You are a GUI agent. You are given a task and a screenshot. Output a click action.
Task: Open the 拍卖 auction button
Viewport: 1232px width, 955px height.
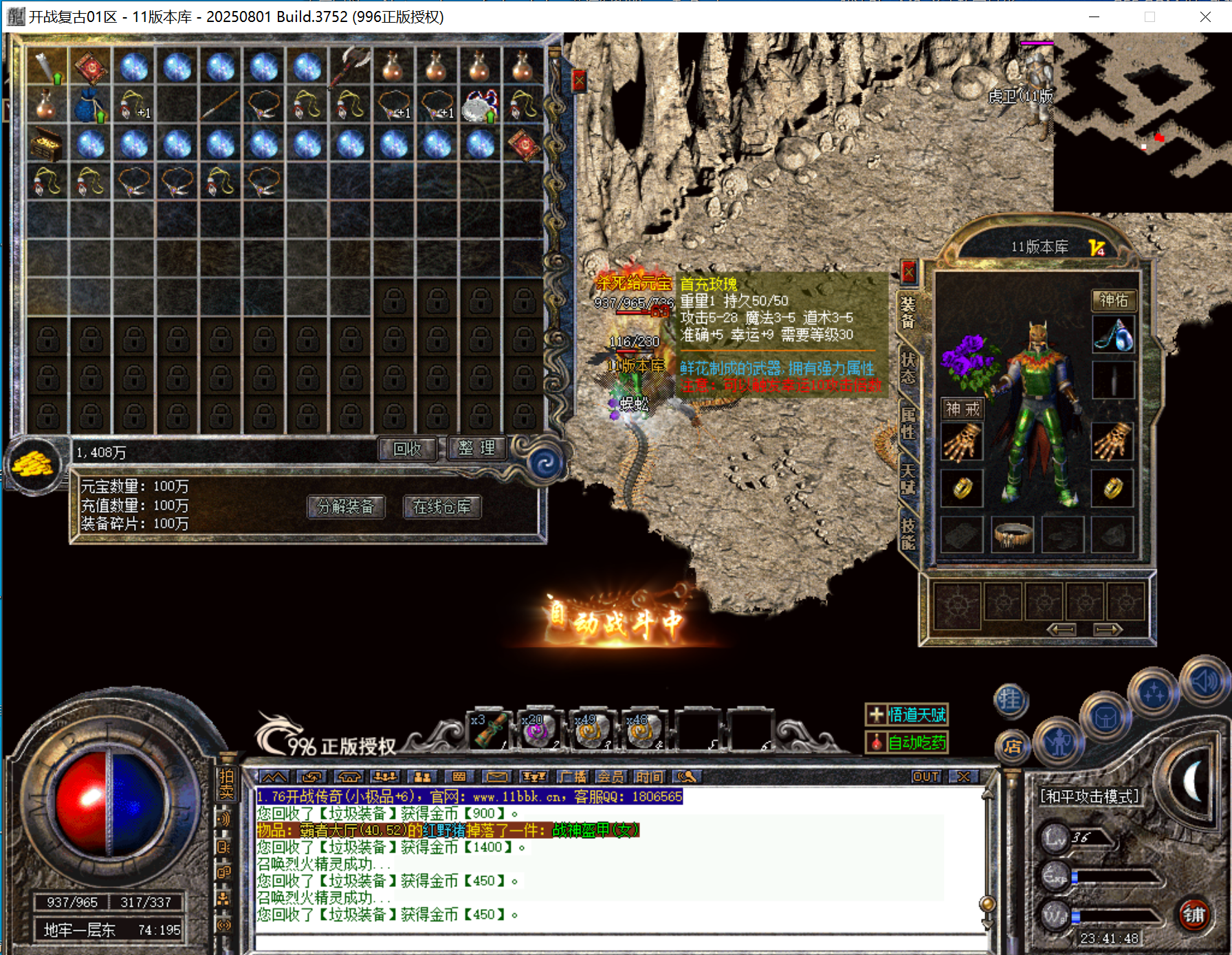coord(226,784)
